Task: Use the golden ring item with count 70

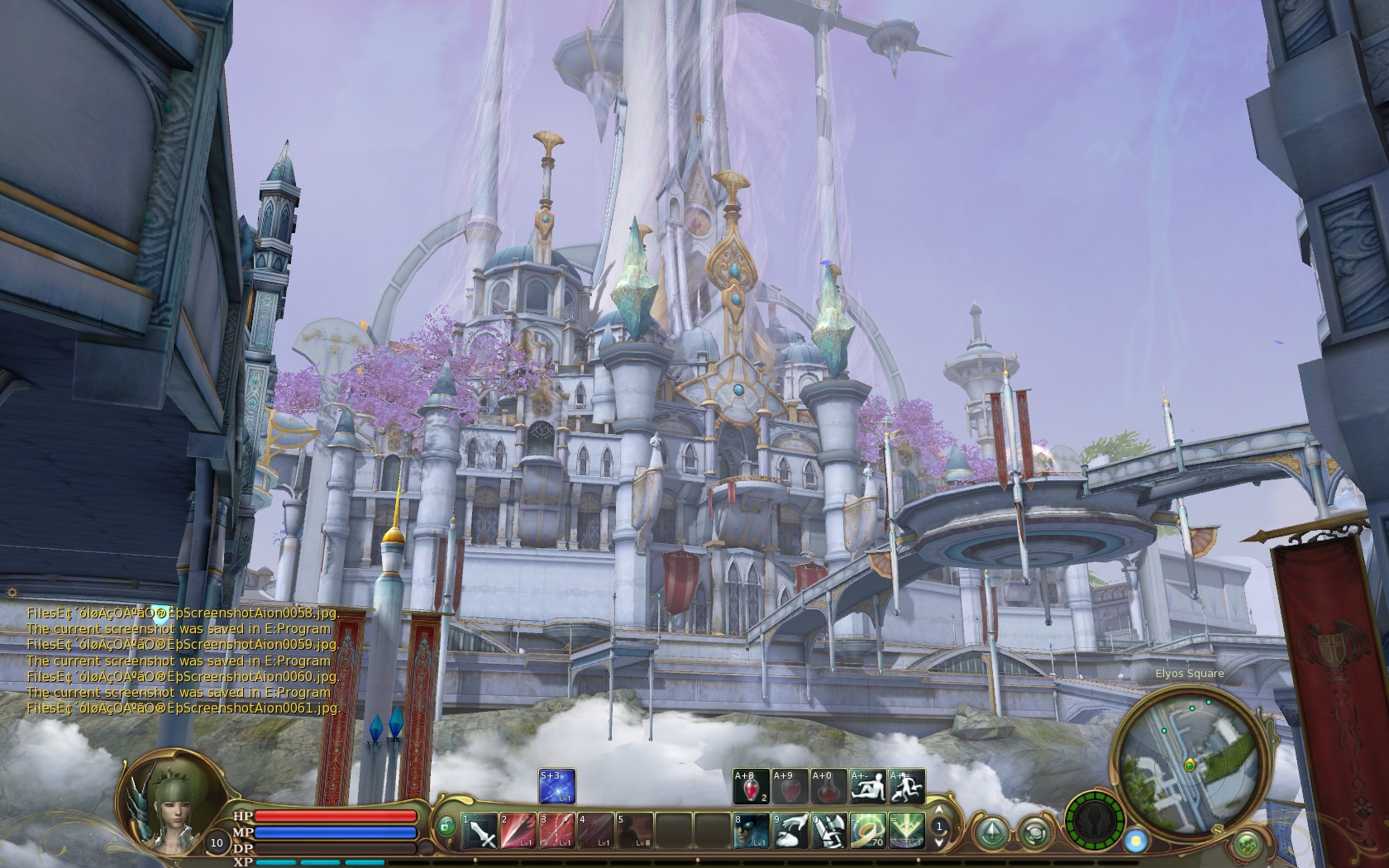Action: (867, 831)
